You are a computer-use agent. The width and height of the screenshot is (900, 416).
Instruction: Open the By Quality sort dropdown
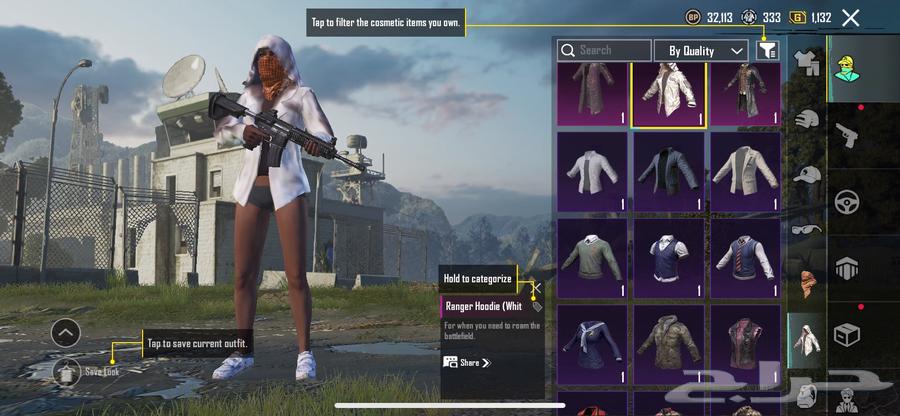click(701, 50)
